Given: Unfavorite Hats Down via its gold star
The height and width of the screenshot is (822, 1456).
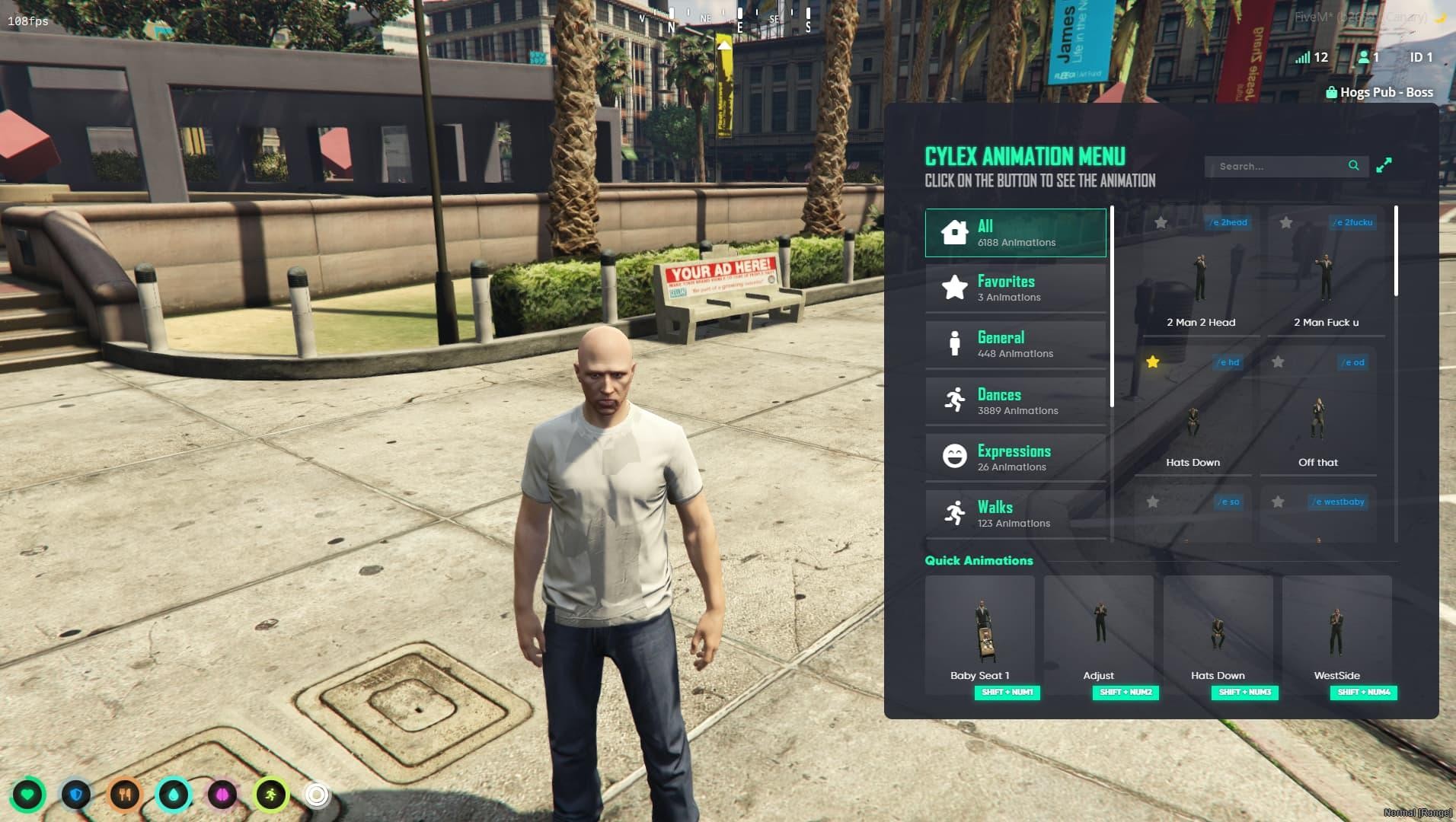Looking at the screenshot, I should pos(1153,362).
